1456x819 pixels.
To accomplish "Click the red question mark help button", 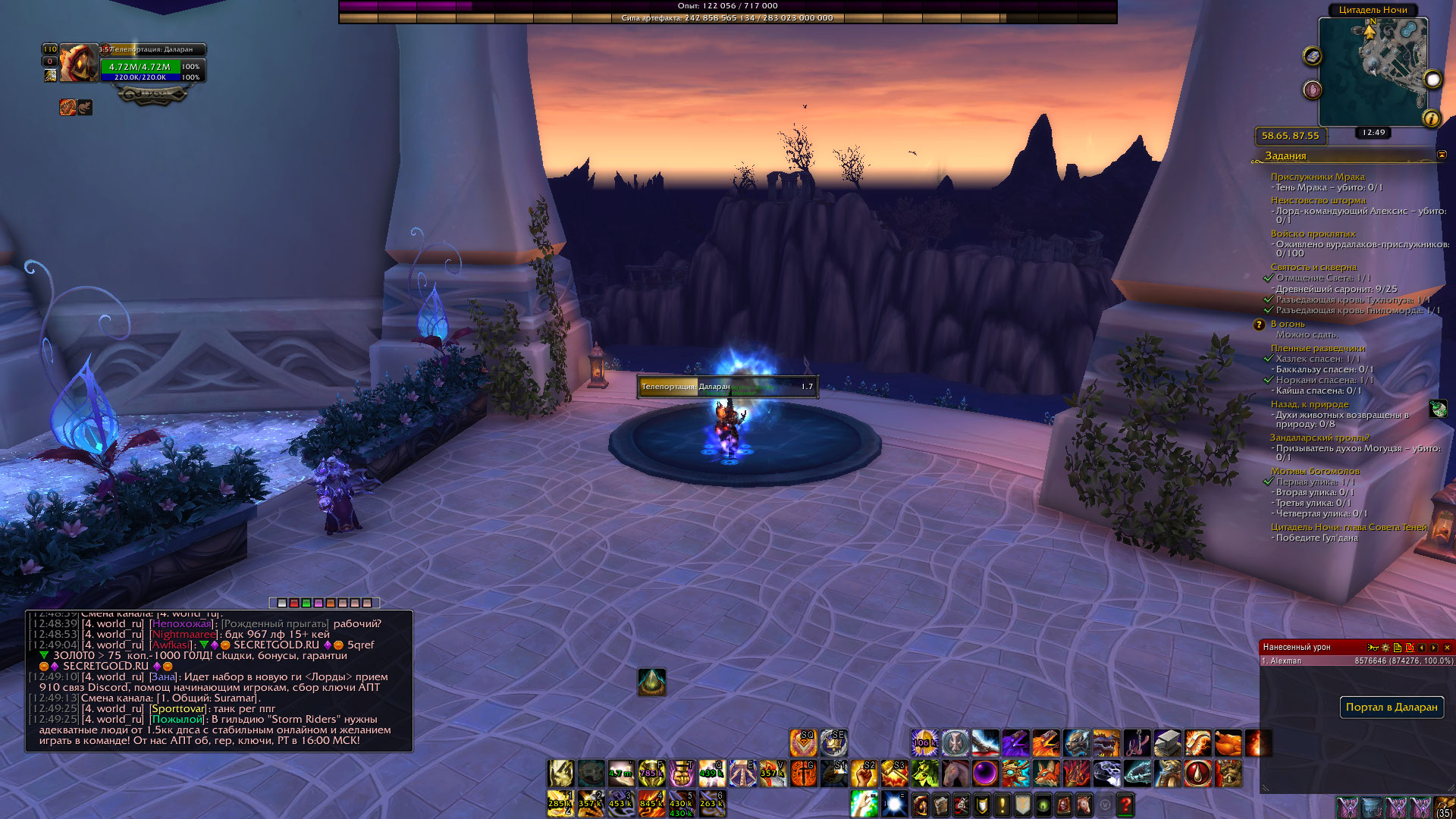I will [x=1125, y=805].
